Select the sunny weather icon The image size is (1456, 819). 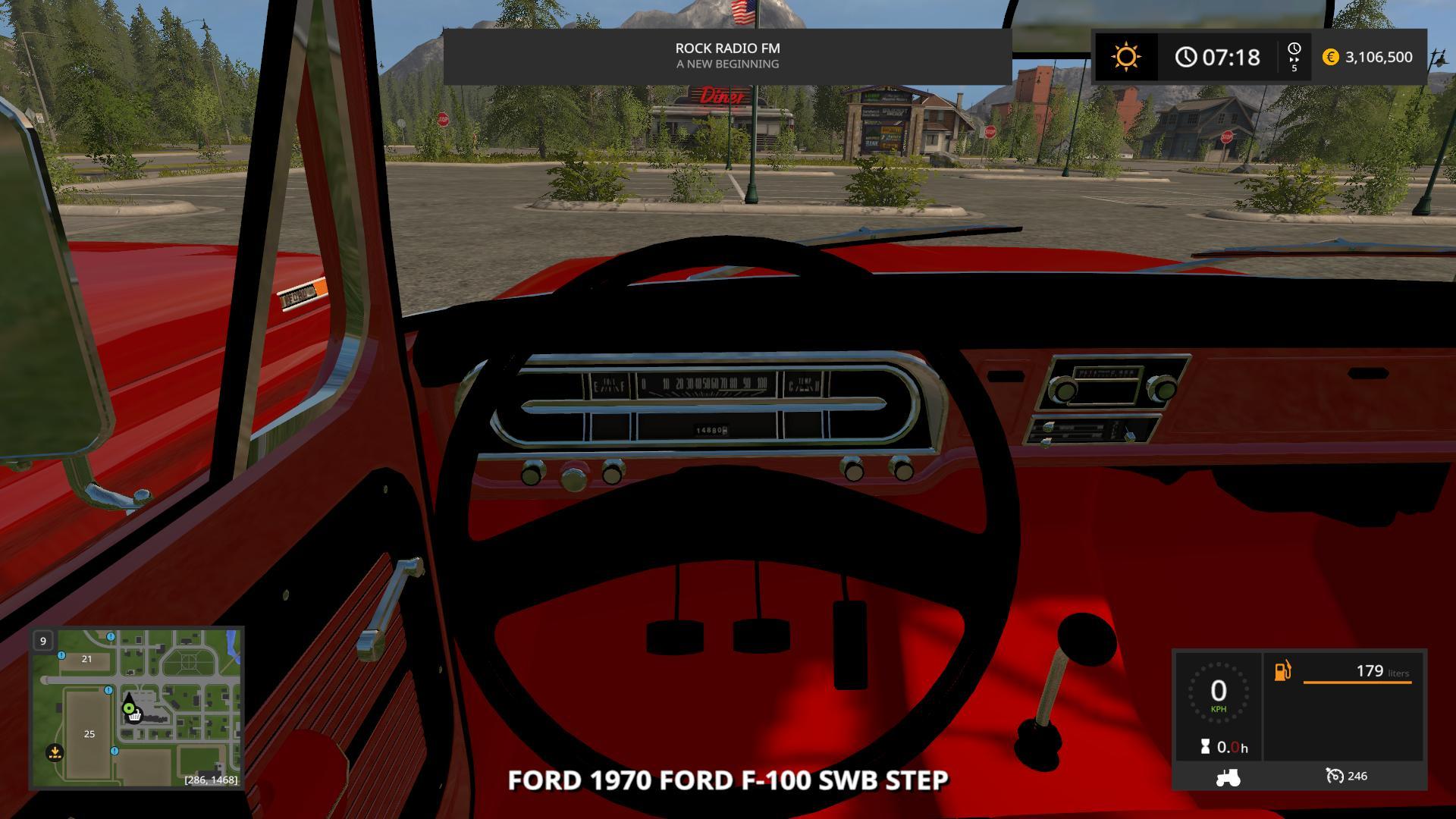(x=1125, y=57)
